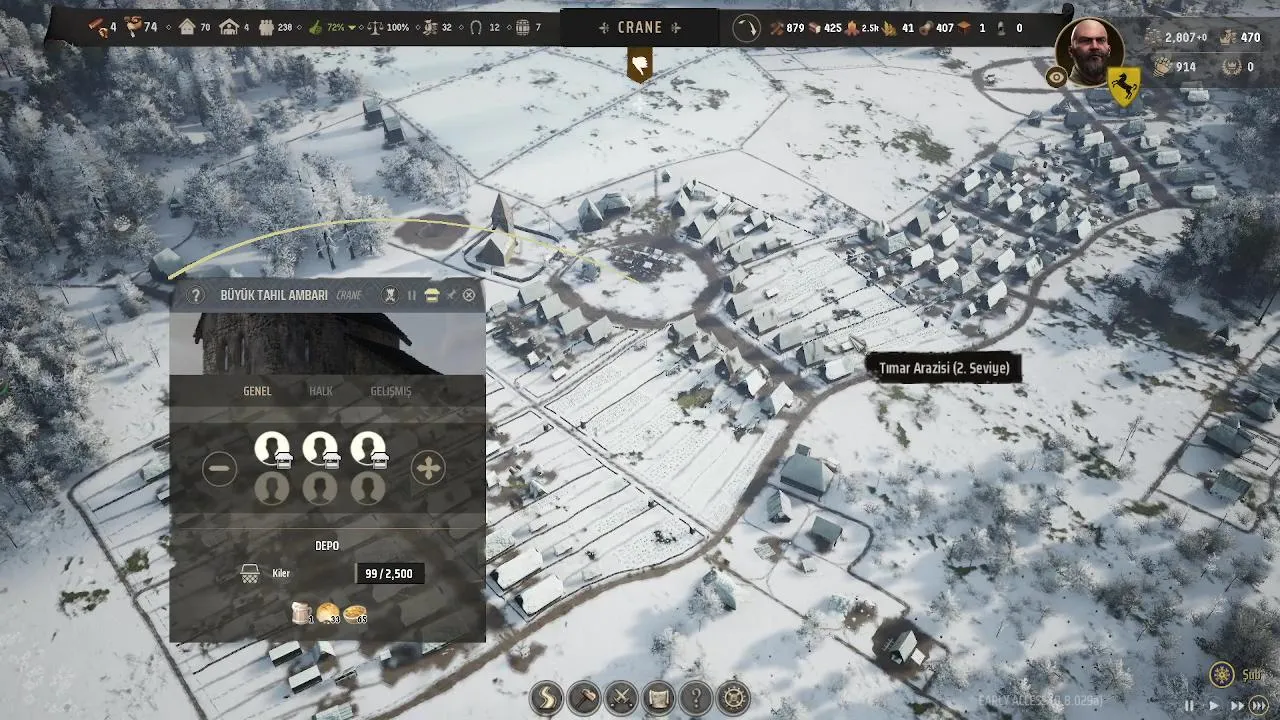Pin the granary building panel
This screenshot has height=720, width=1280.
(451, 295)
